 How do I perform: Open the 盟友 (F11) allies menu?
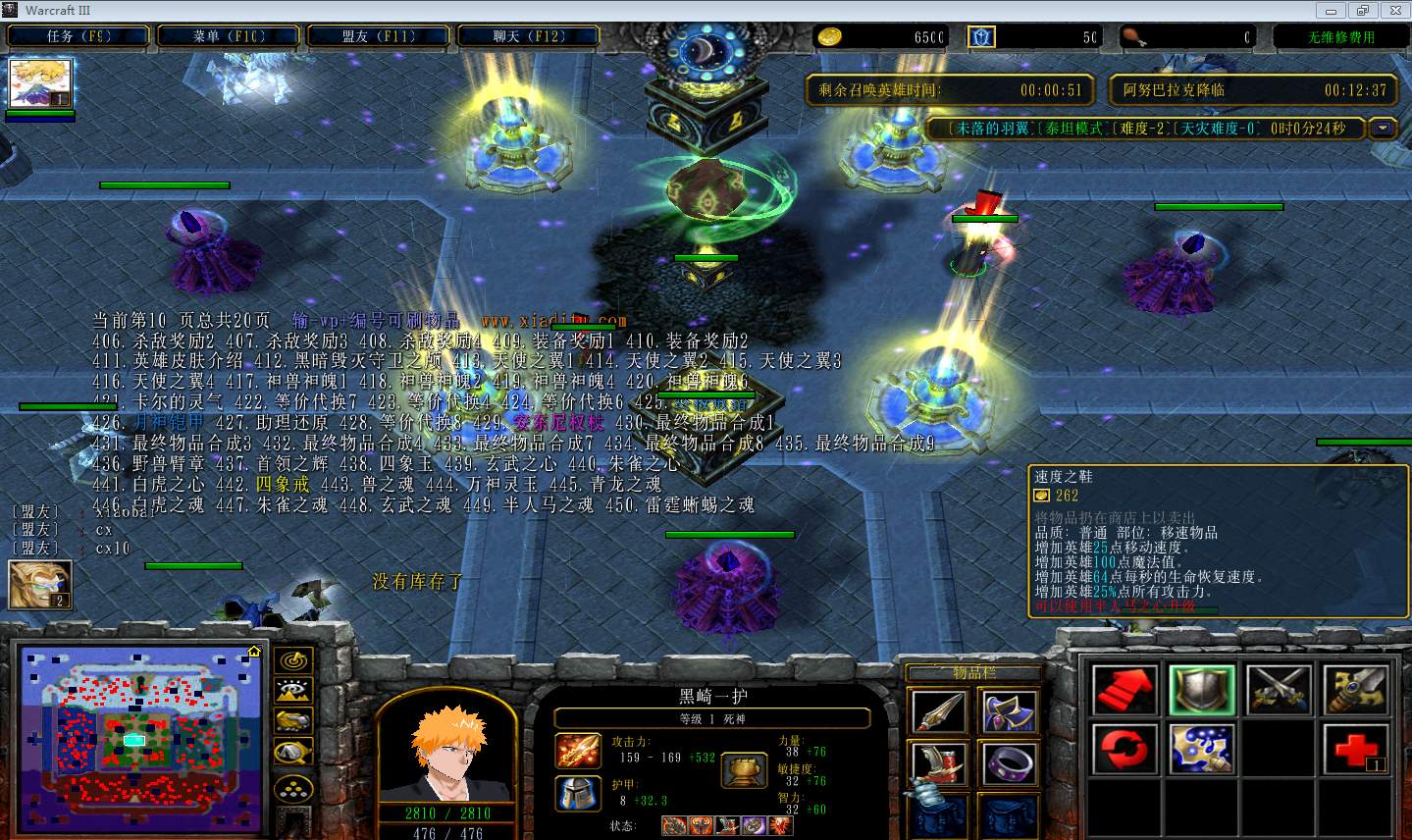379,36
